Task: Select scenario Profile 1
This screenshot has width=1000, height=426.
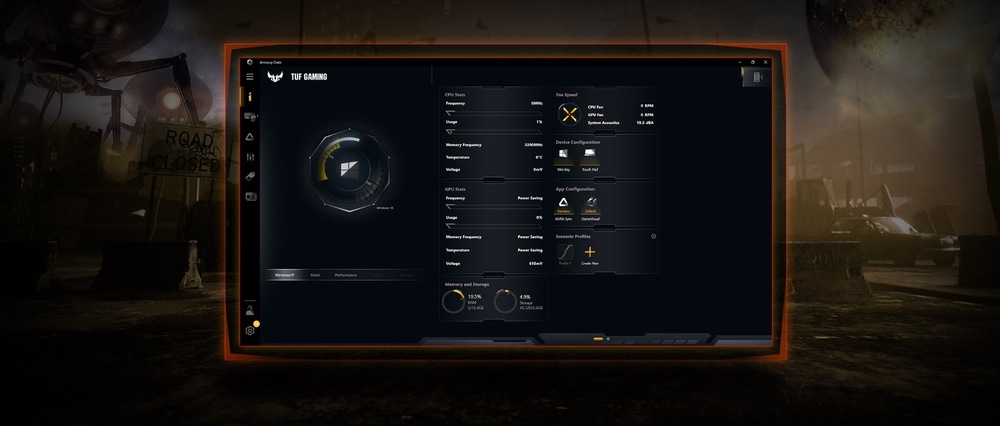Action: click(x=565, y=252)
